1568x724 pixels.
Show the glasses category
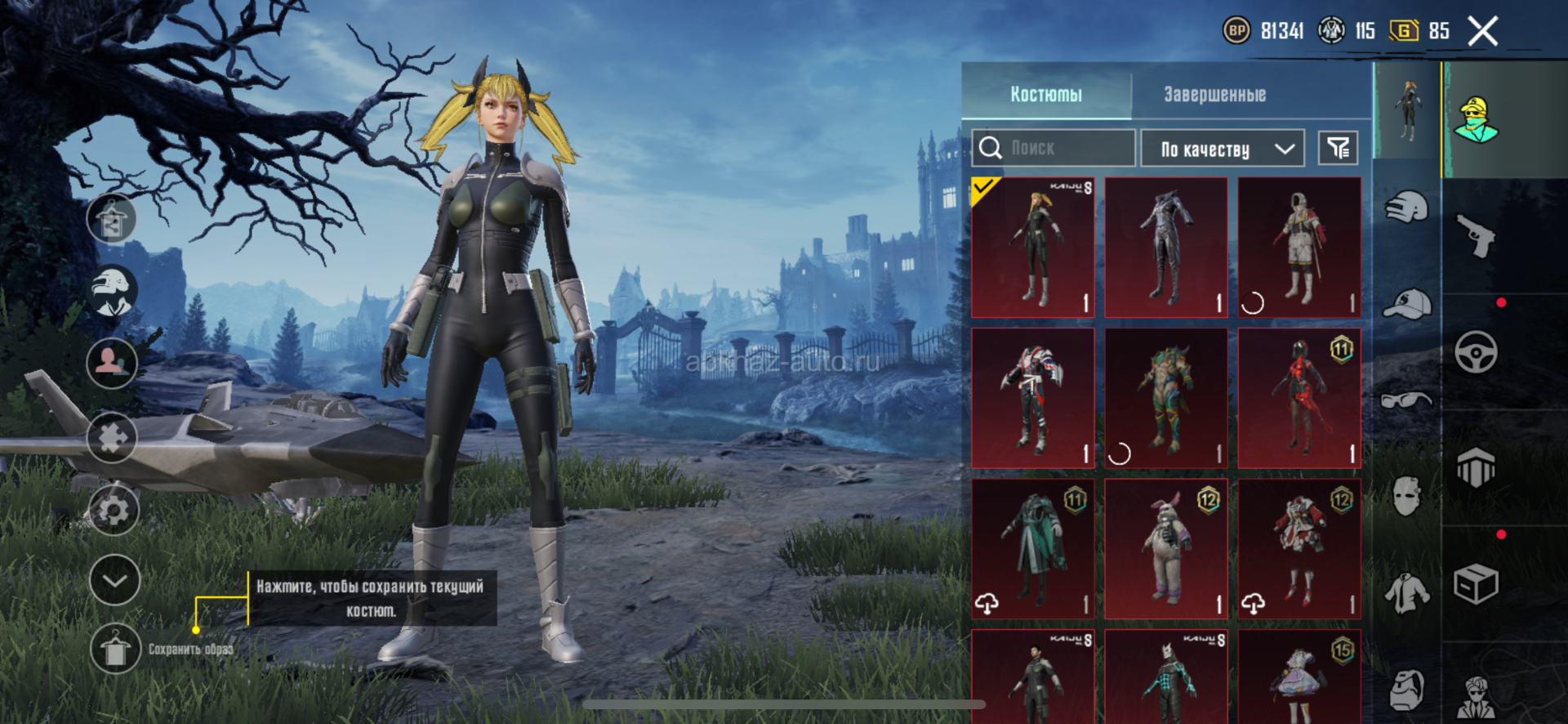pyautogui.click(x=1407, y=400)
